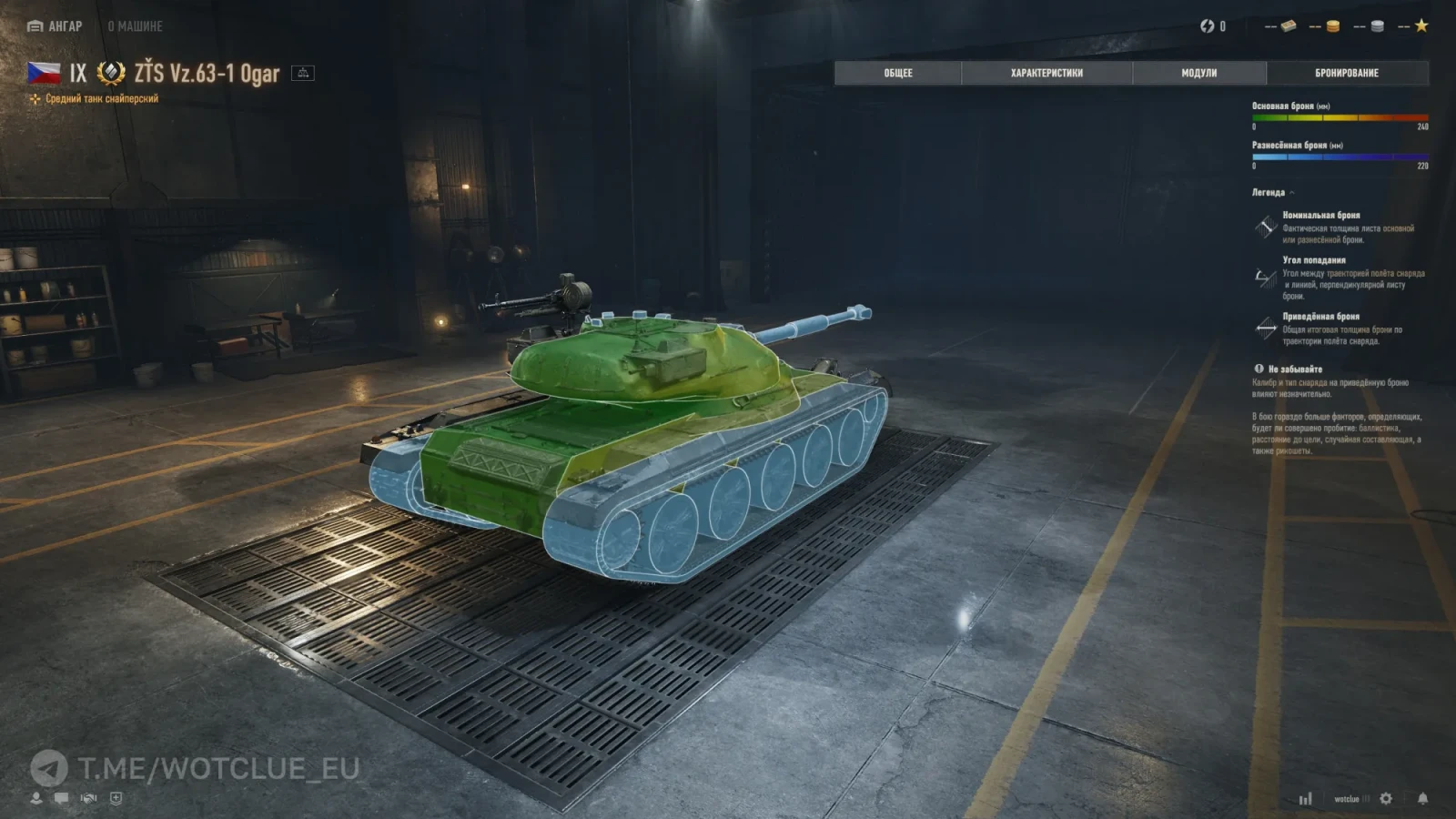Return to the hangar via Ангар button
Screen dimensions: 1456x819
click(x=55, y=26)
